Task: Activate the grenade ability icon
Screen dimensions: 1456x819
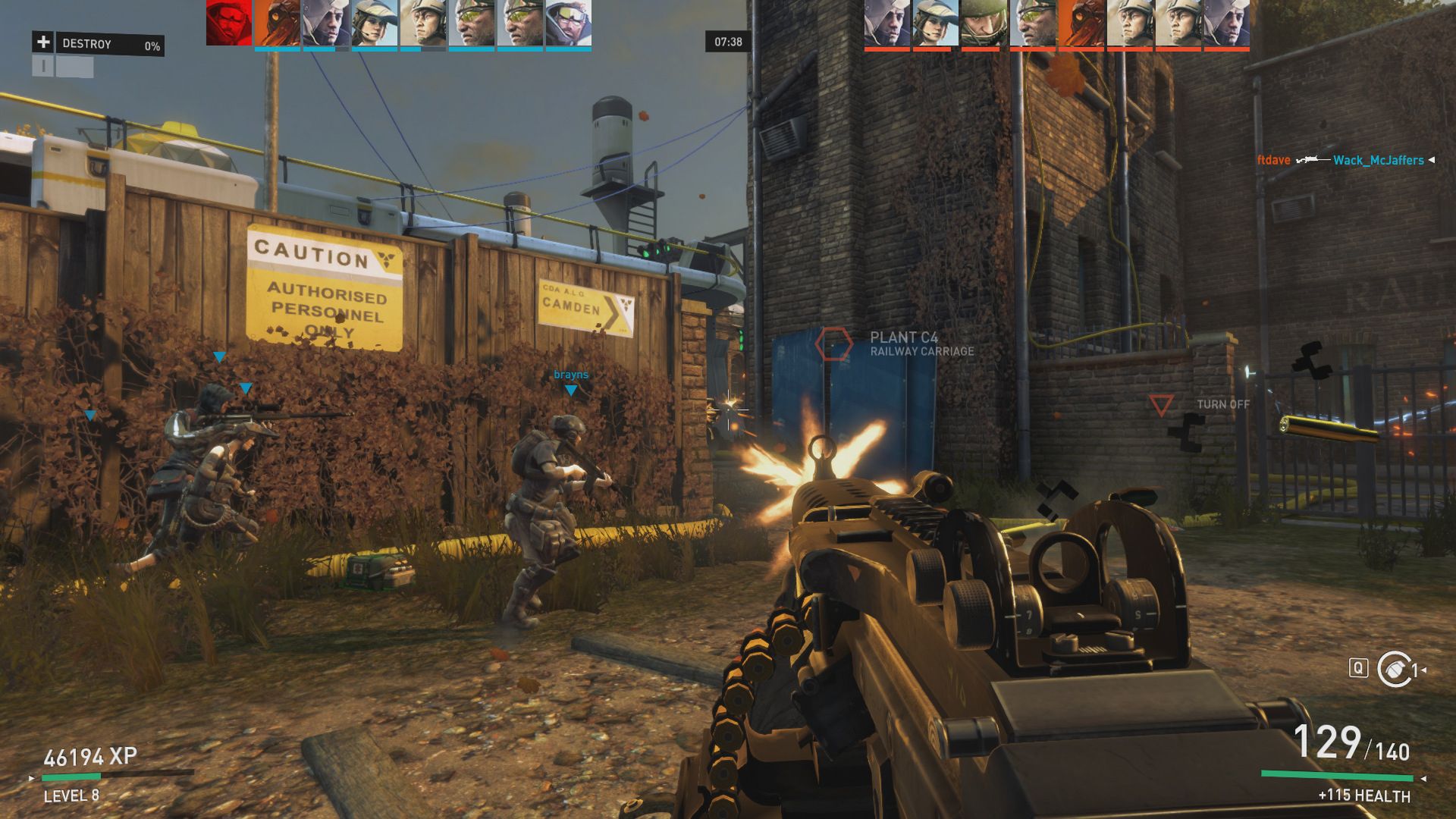Action: point(1394,669)
